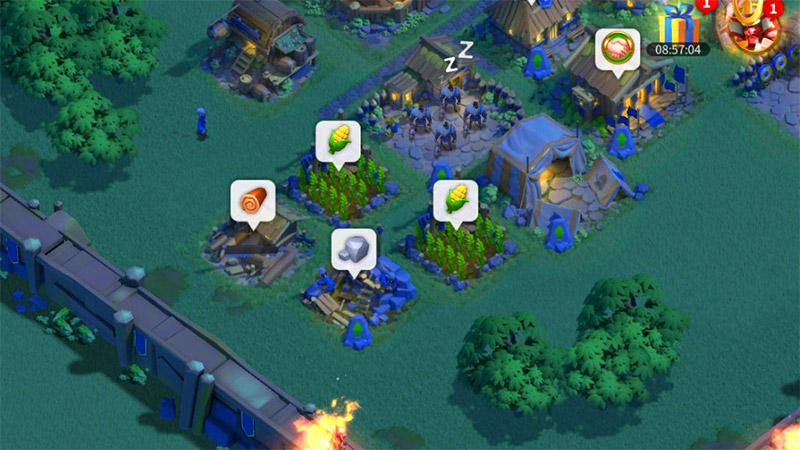This screenshot has height=450, width=800.
Task: Tap the alliance handshake help bubble
Action: [x=617, y=48]
